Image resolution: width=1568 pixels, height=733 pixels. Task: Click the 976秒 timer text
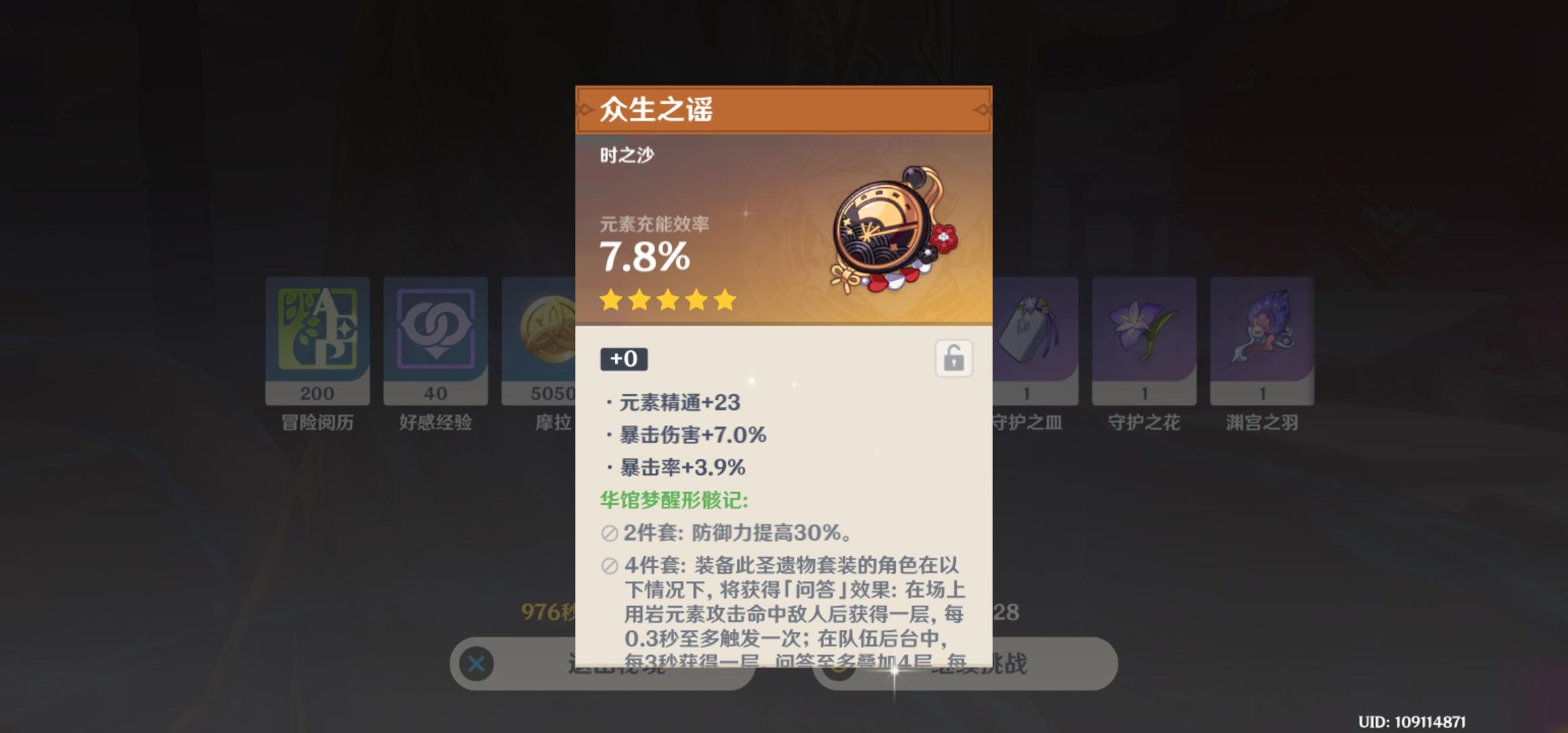click(544, 610)
